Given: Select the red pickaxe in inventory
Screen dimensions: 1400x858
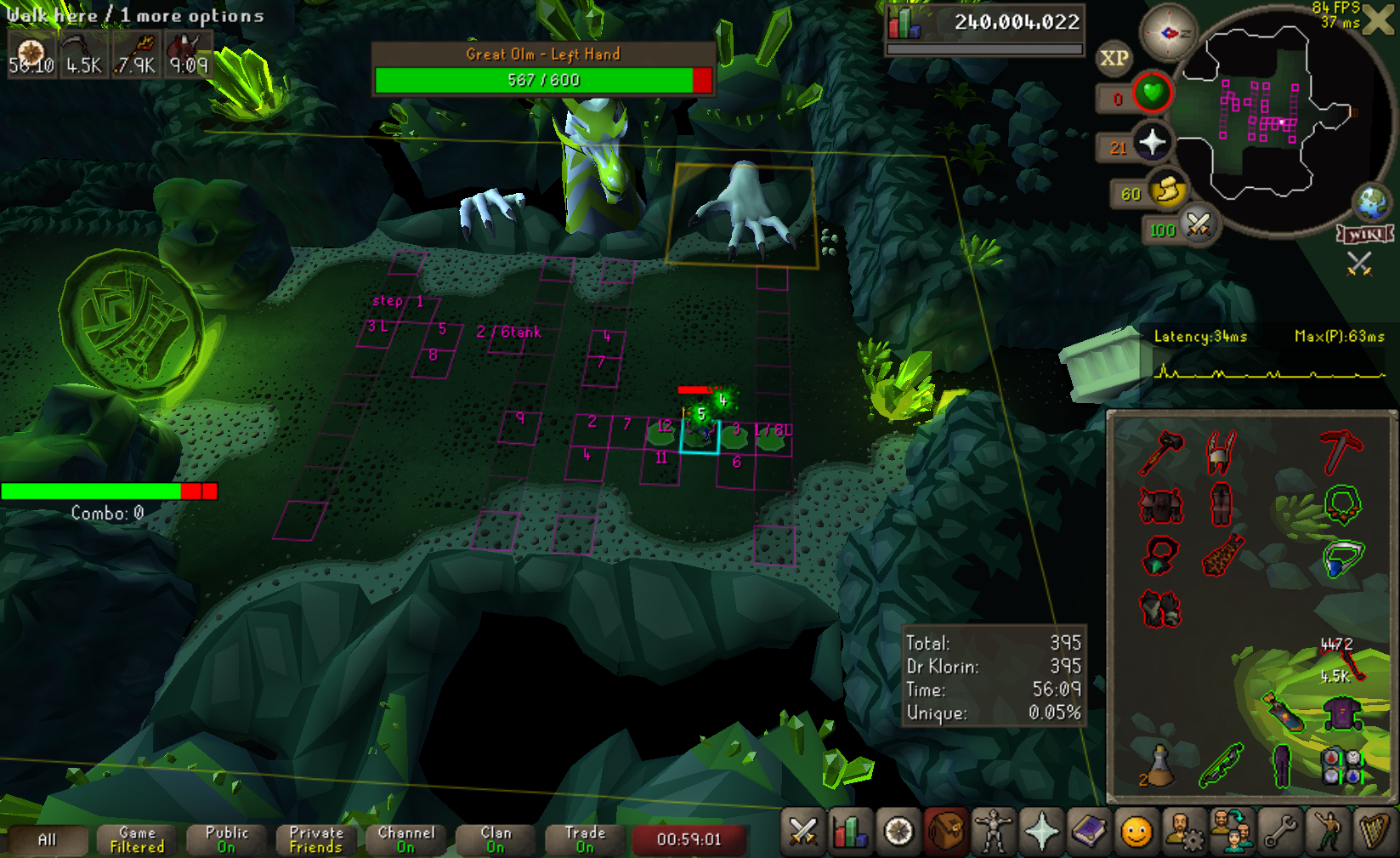Looking at the screenshot, I should click(1342, 452).
